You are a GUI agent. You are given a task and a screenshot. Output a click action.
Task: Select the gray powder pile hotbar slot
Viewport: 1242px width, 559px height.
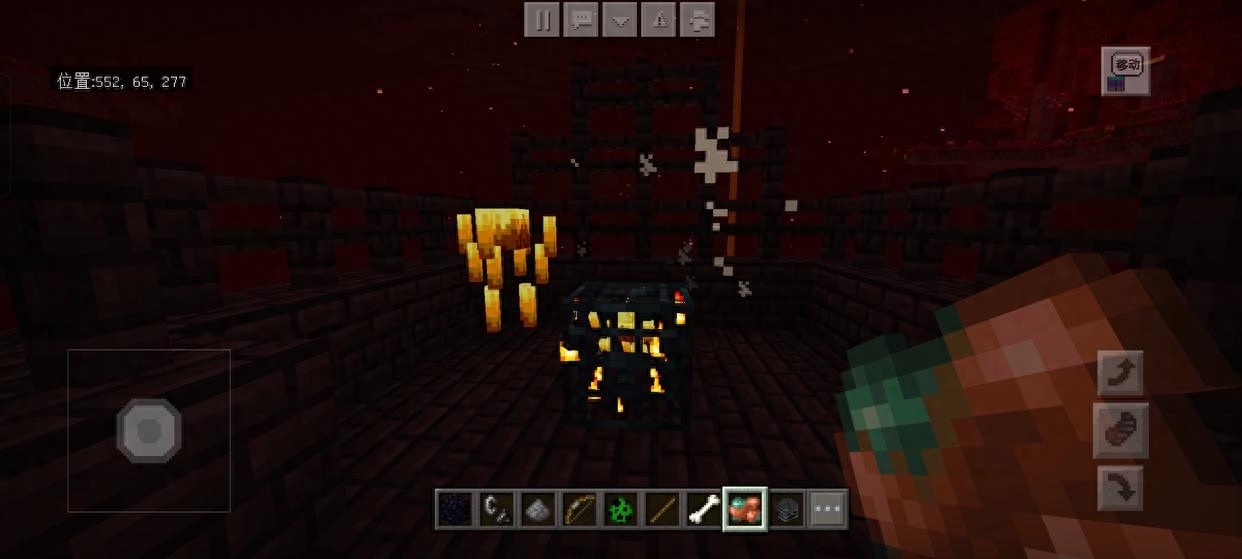tap(538, 510)
